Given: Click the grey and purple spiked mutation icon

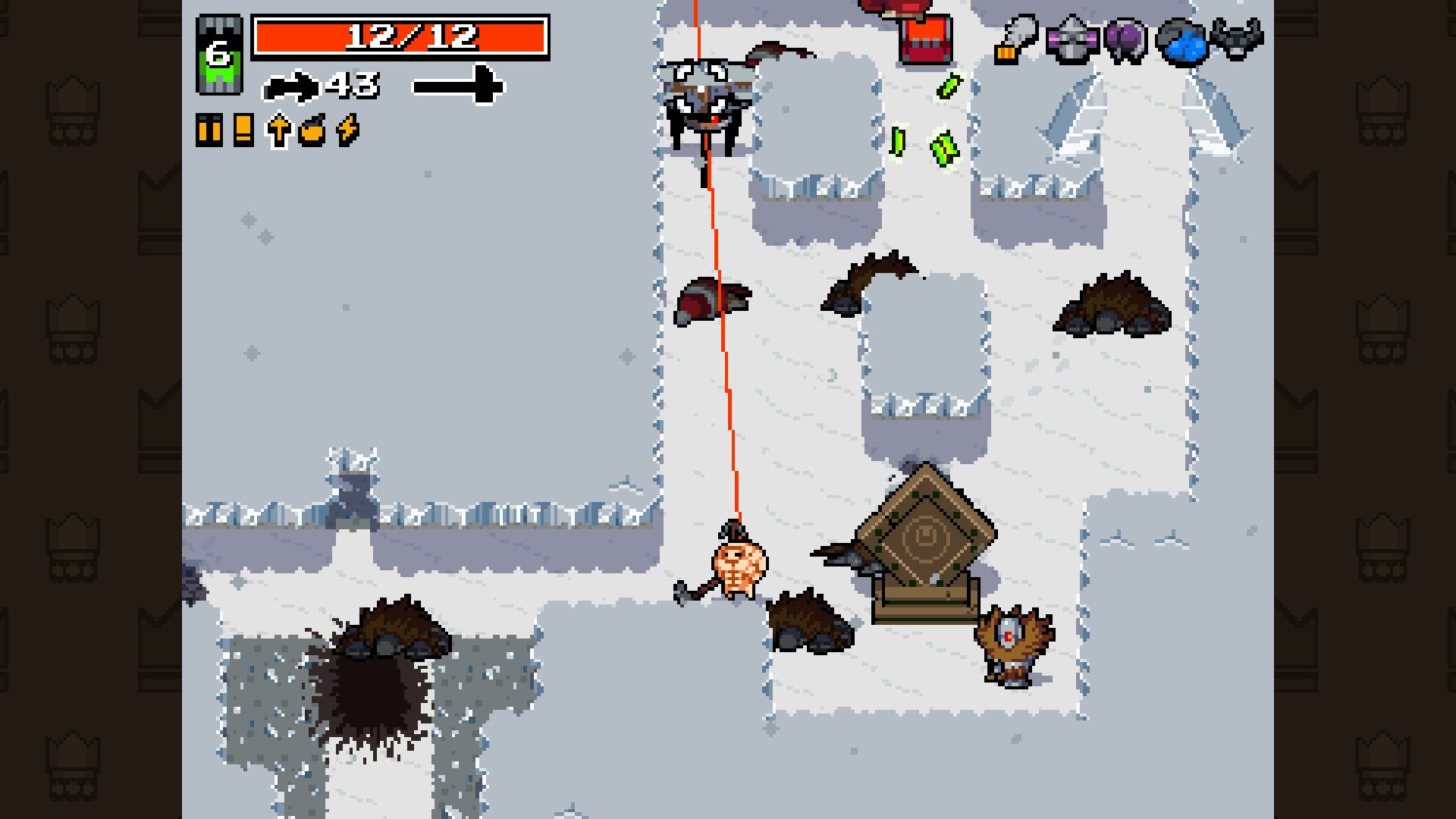Looking at the screenshot, I should coord(1071,39).
